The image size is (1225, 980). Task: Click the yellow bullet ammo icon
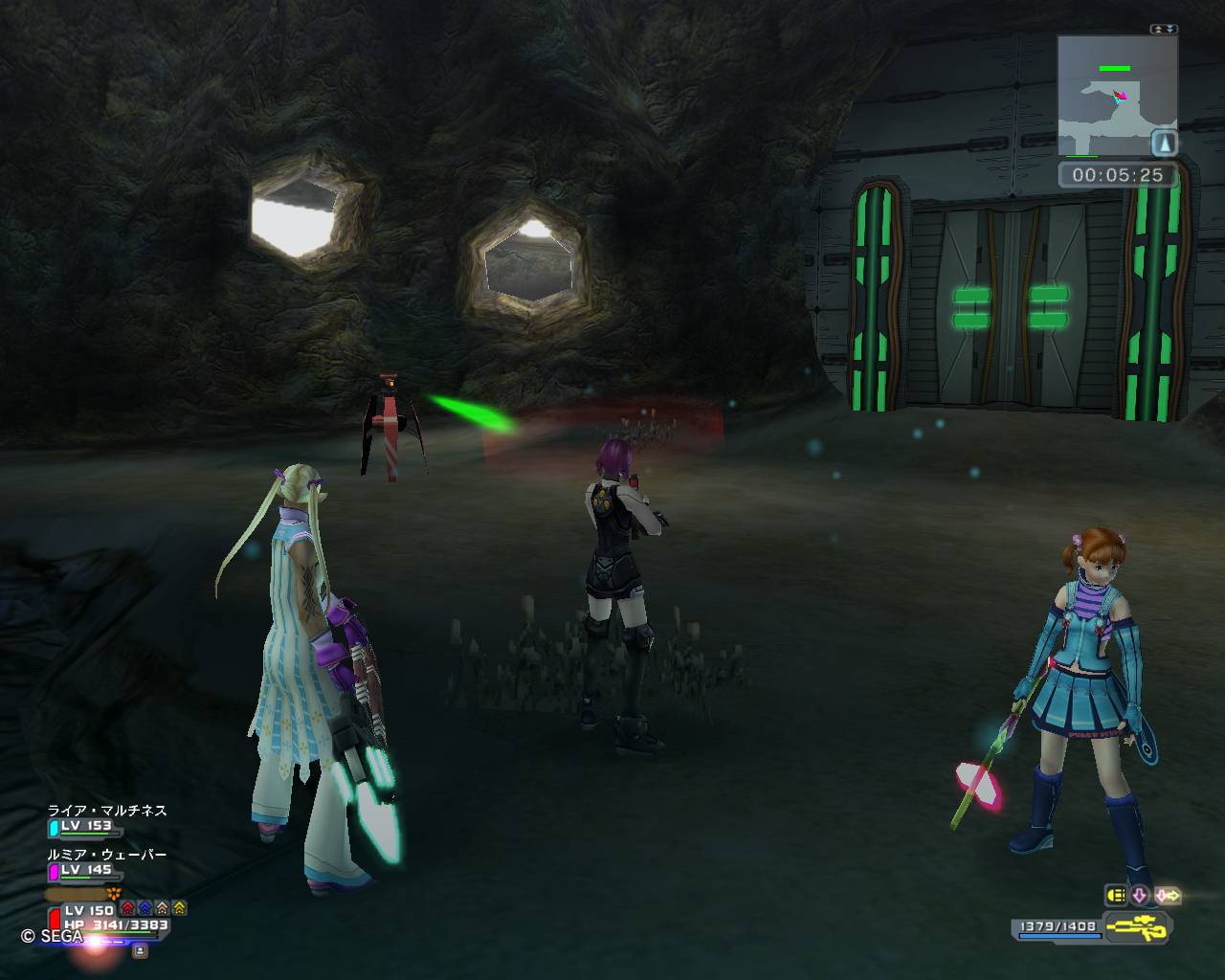tap(1116, 897)
